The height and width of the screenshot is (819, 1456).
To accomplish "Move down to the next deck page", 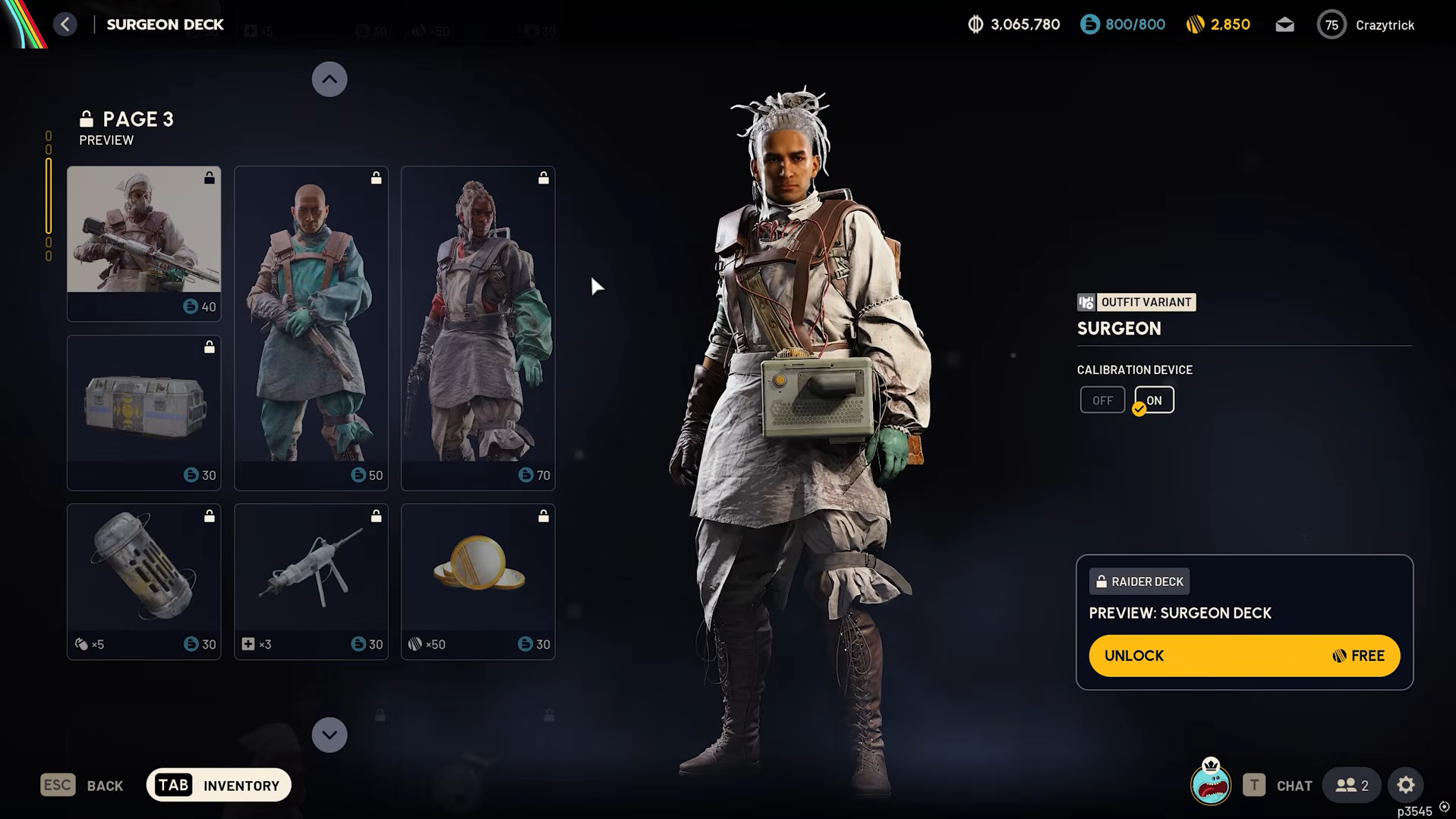I will pos(329,735).
